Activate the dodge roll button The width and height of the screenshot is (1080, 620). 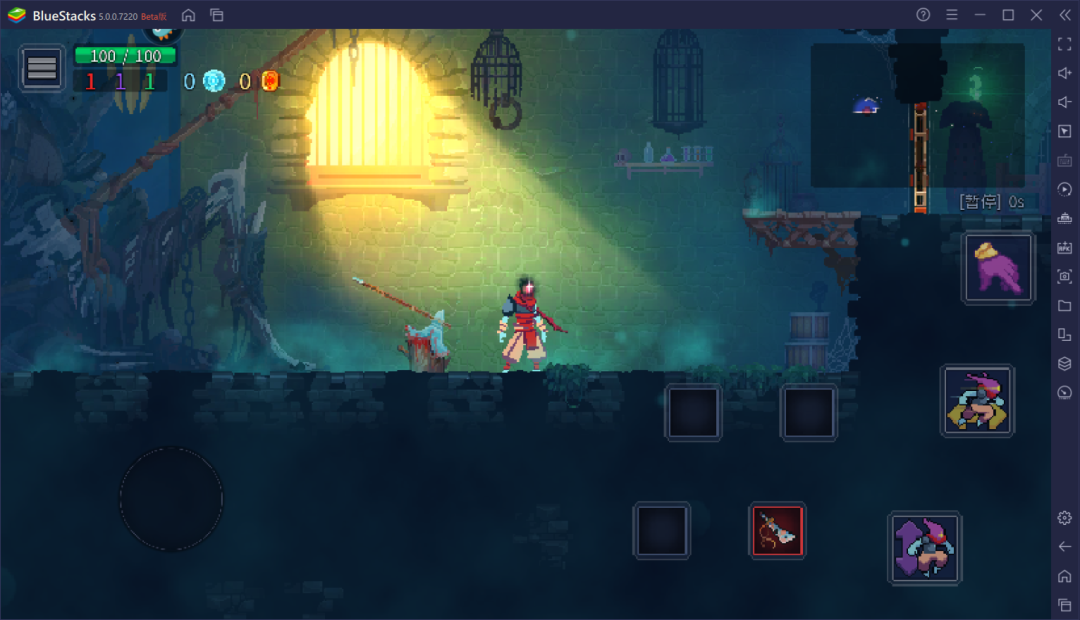pyautogui.click(x=977, y=400)
